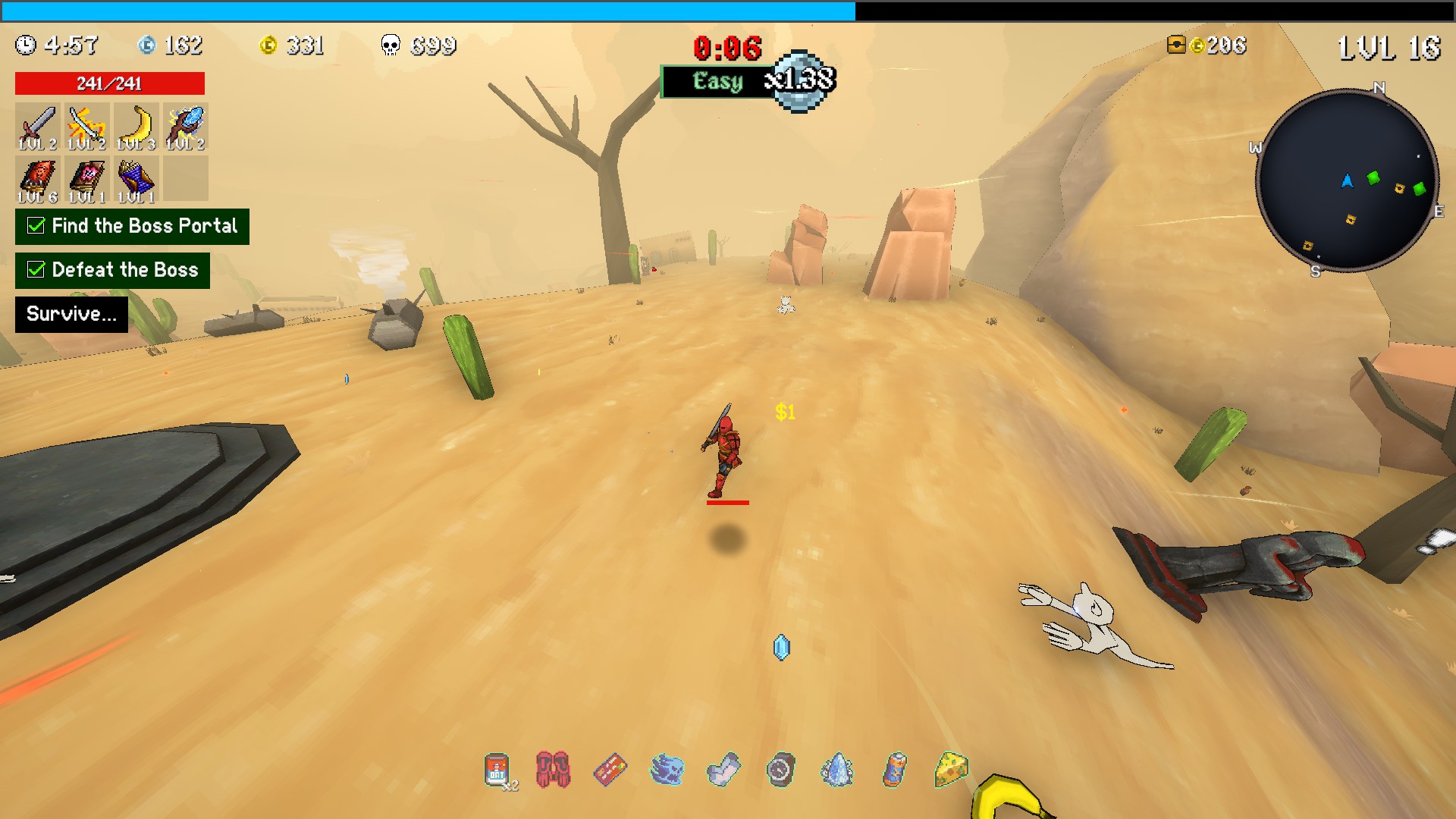
Task: Select the wristwatch item
Action: click(x=781, y=770)
